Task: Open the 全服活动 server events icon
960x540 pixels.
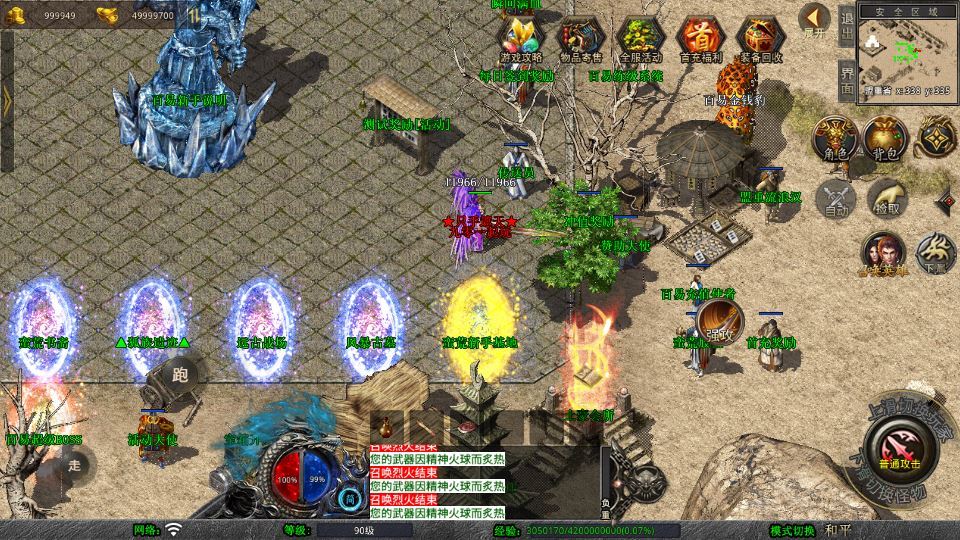Action: (640, 40)
